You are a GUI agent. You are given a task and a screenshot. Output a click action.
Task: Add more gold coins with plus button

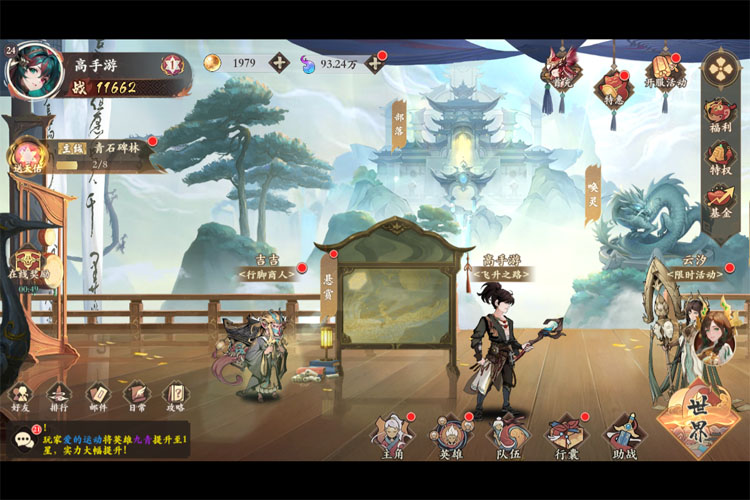click(279, 63)
